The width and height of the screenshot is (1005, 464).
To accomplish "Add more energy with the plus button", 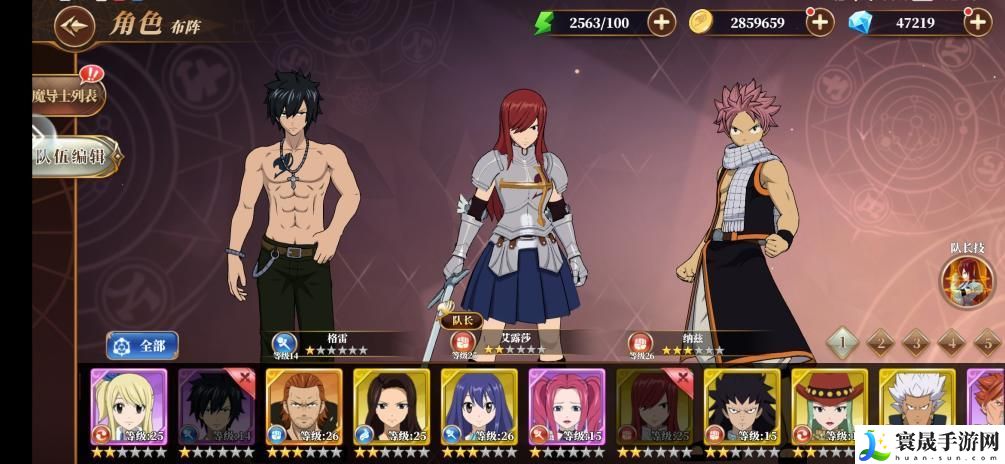I will click(661, 22).
